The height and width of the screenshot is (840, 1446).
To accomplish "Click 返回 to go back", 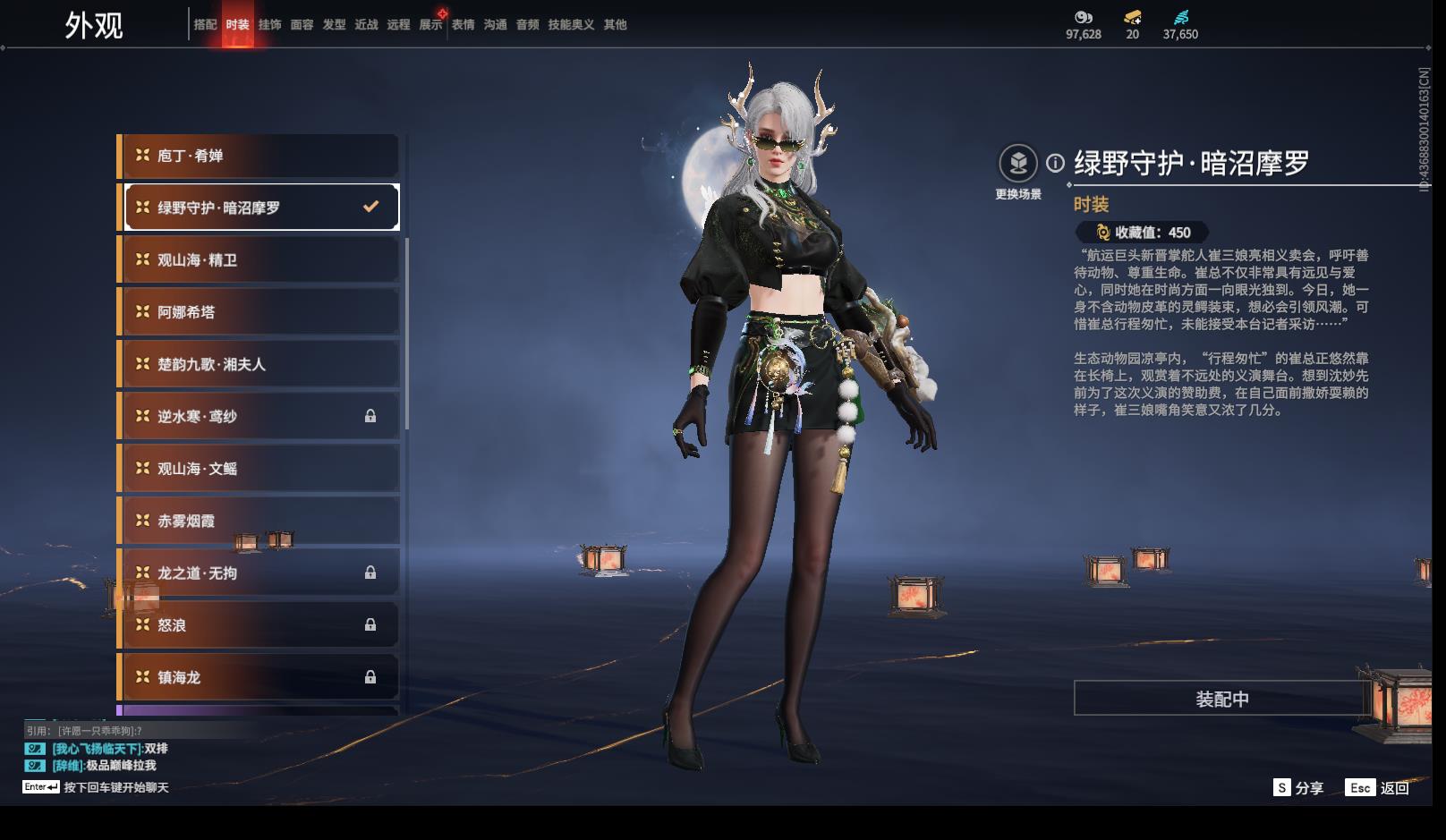I will [1378, 788].
